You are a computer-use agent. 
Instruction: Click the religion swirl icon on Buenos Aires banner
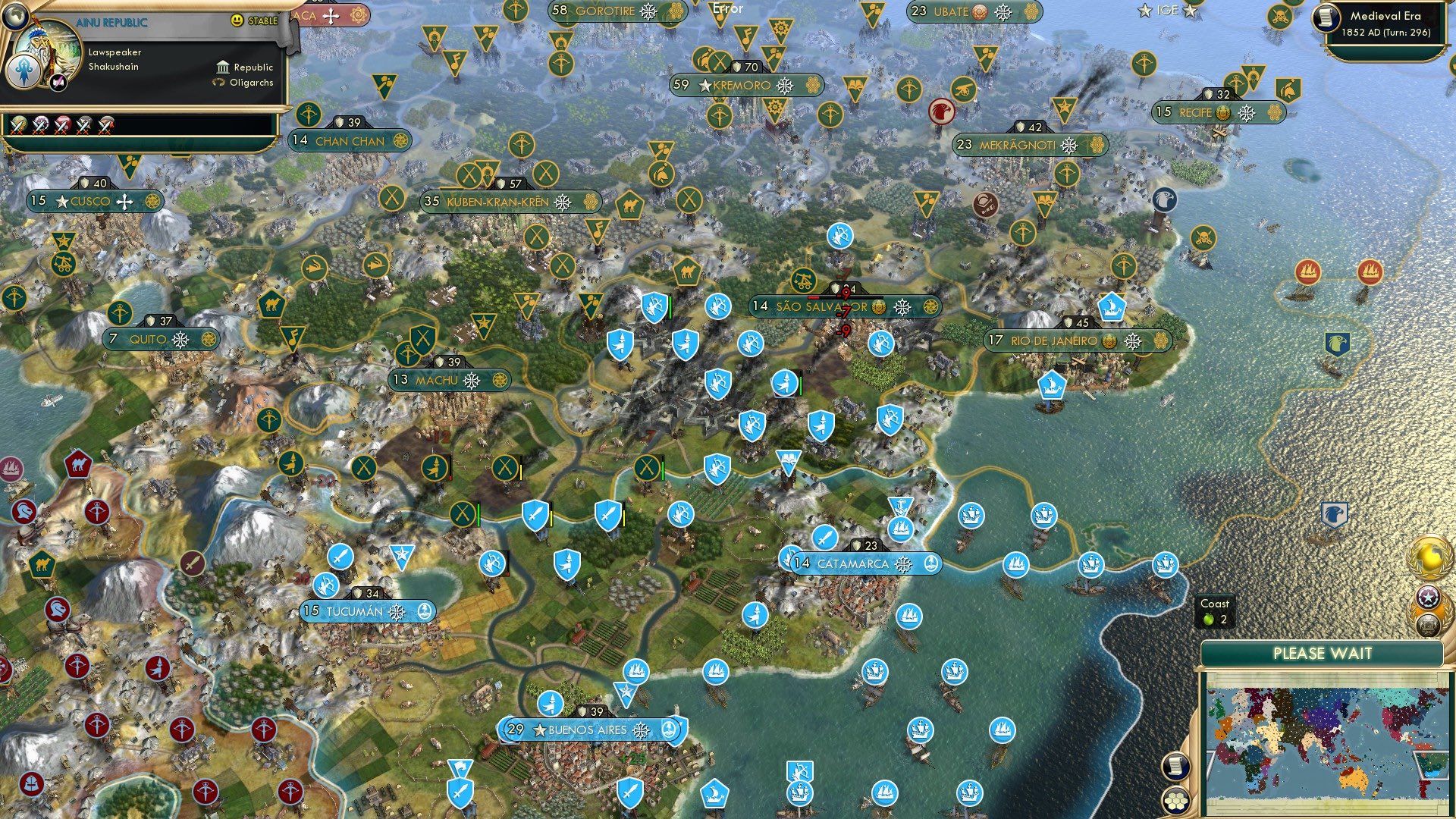[x=642, y=730]
